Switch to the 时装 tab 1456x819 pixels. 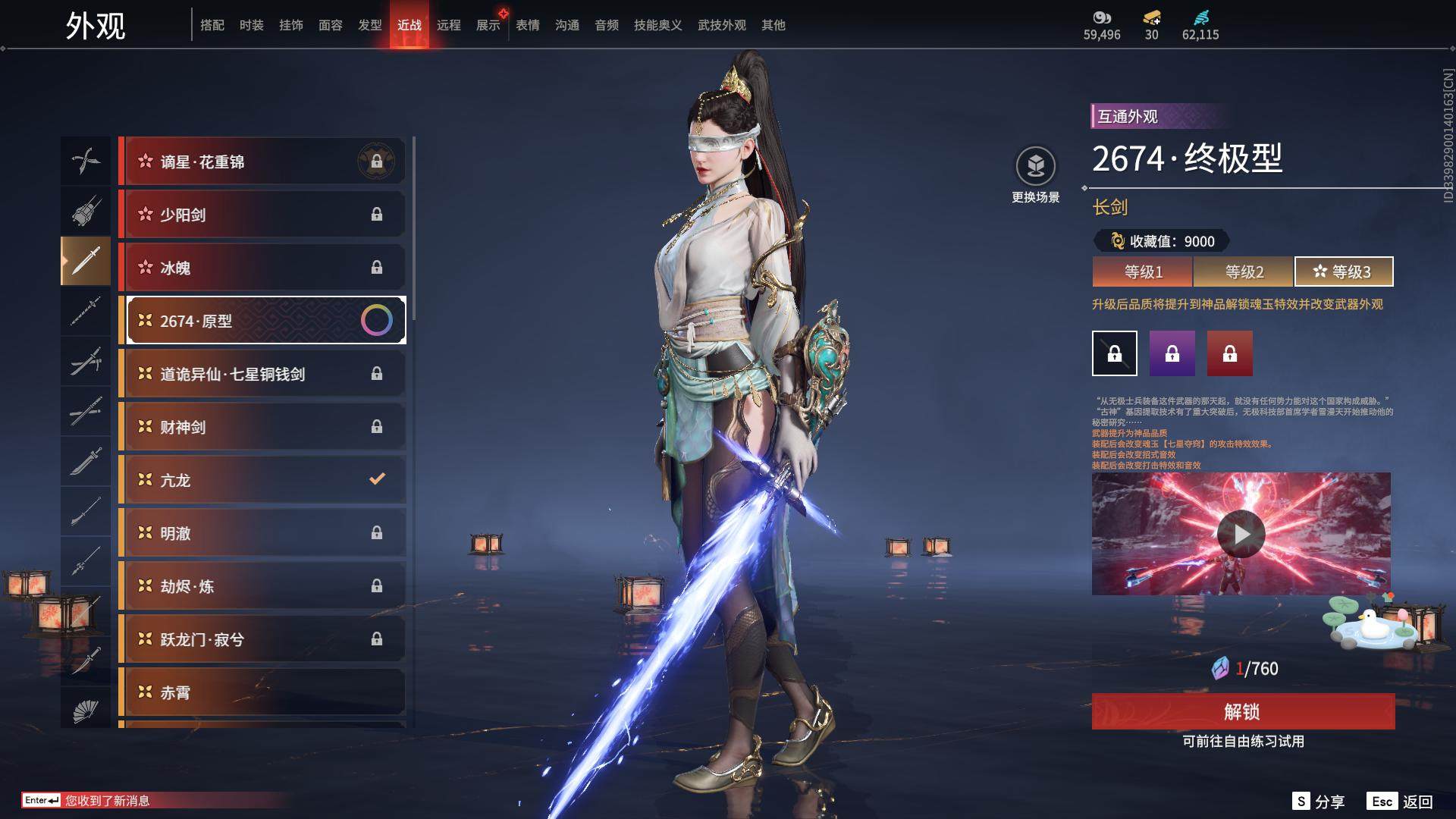tap(251, 25)
